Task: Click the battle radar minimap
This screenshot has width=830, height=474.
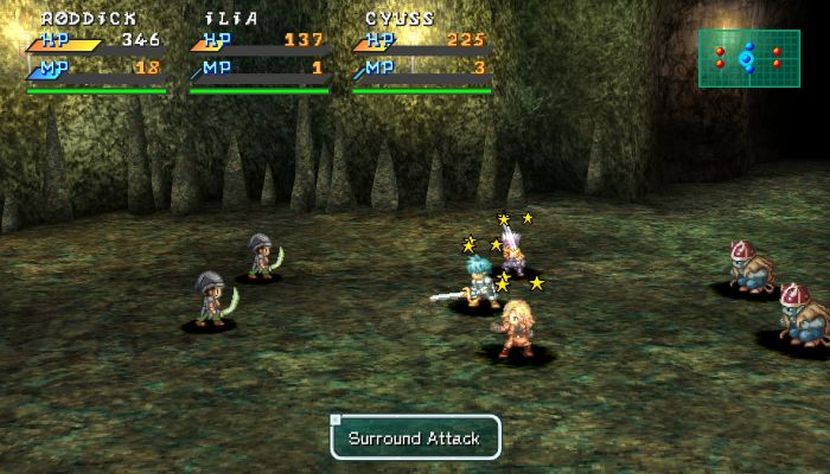Action: [748, 58]
